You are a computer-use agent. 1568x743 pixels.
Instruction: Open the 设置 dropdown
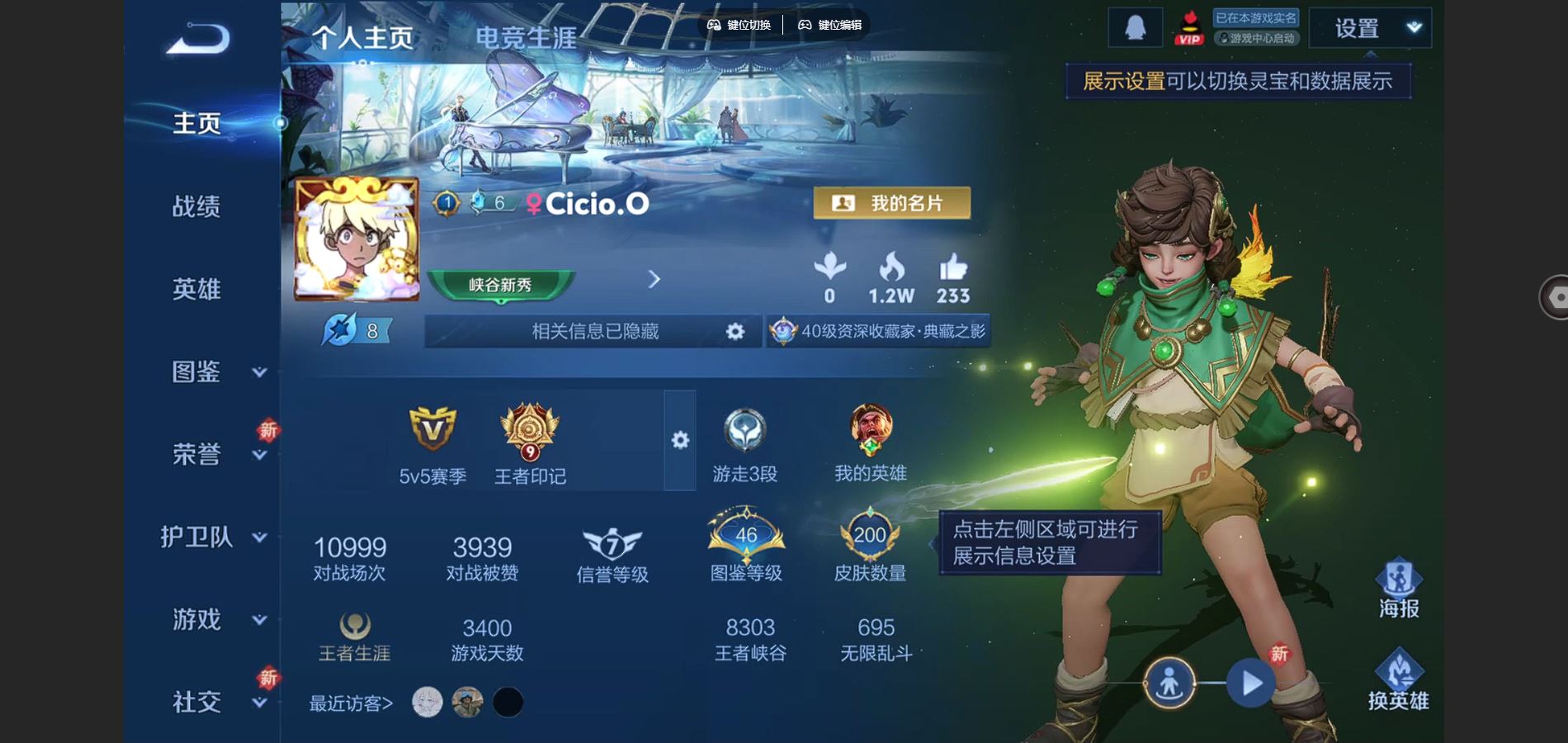[x=1370, y=29]
